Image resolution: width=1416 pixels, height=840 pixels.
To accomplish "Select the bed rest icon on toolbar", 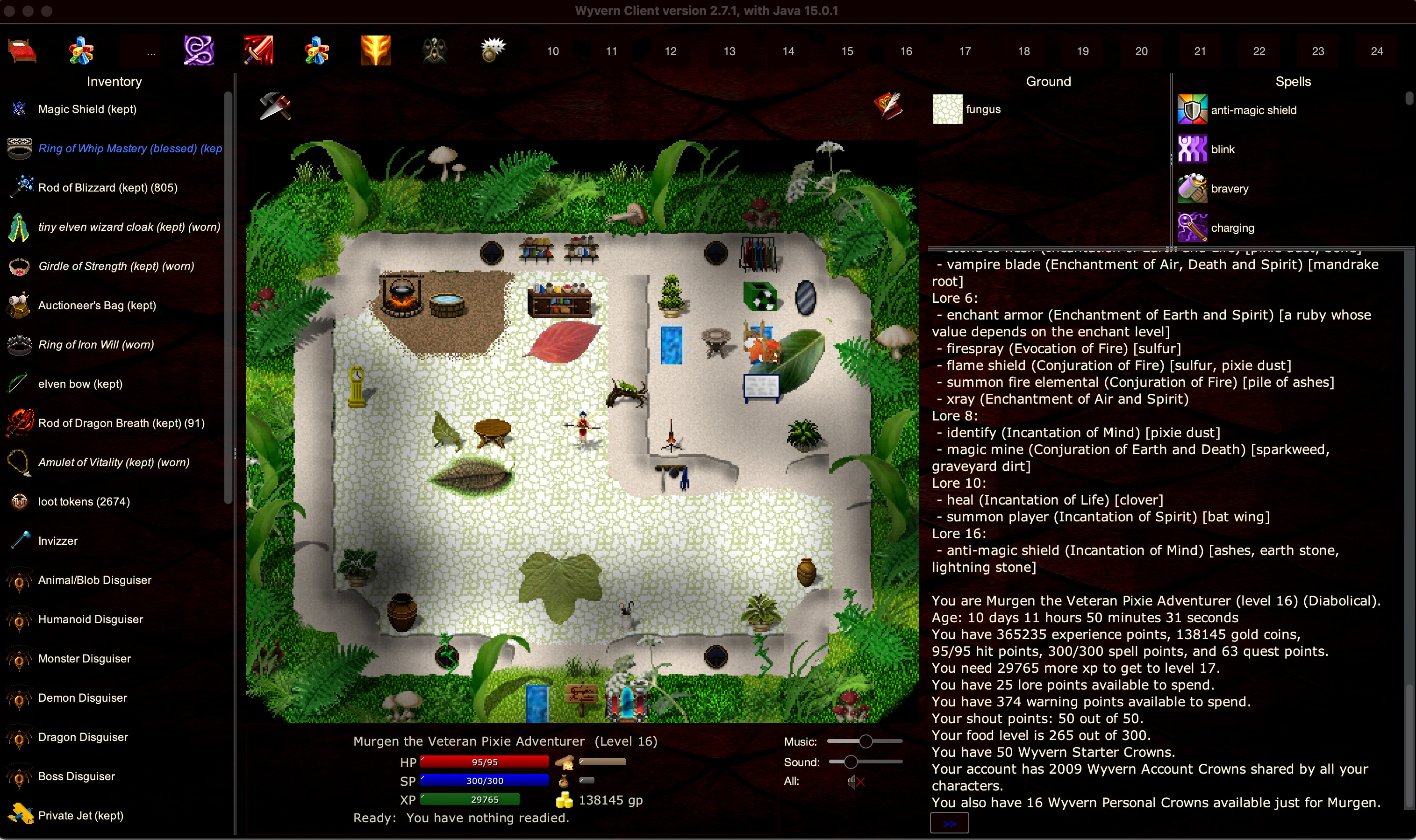I will coord(22,50).
